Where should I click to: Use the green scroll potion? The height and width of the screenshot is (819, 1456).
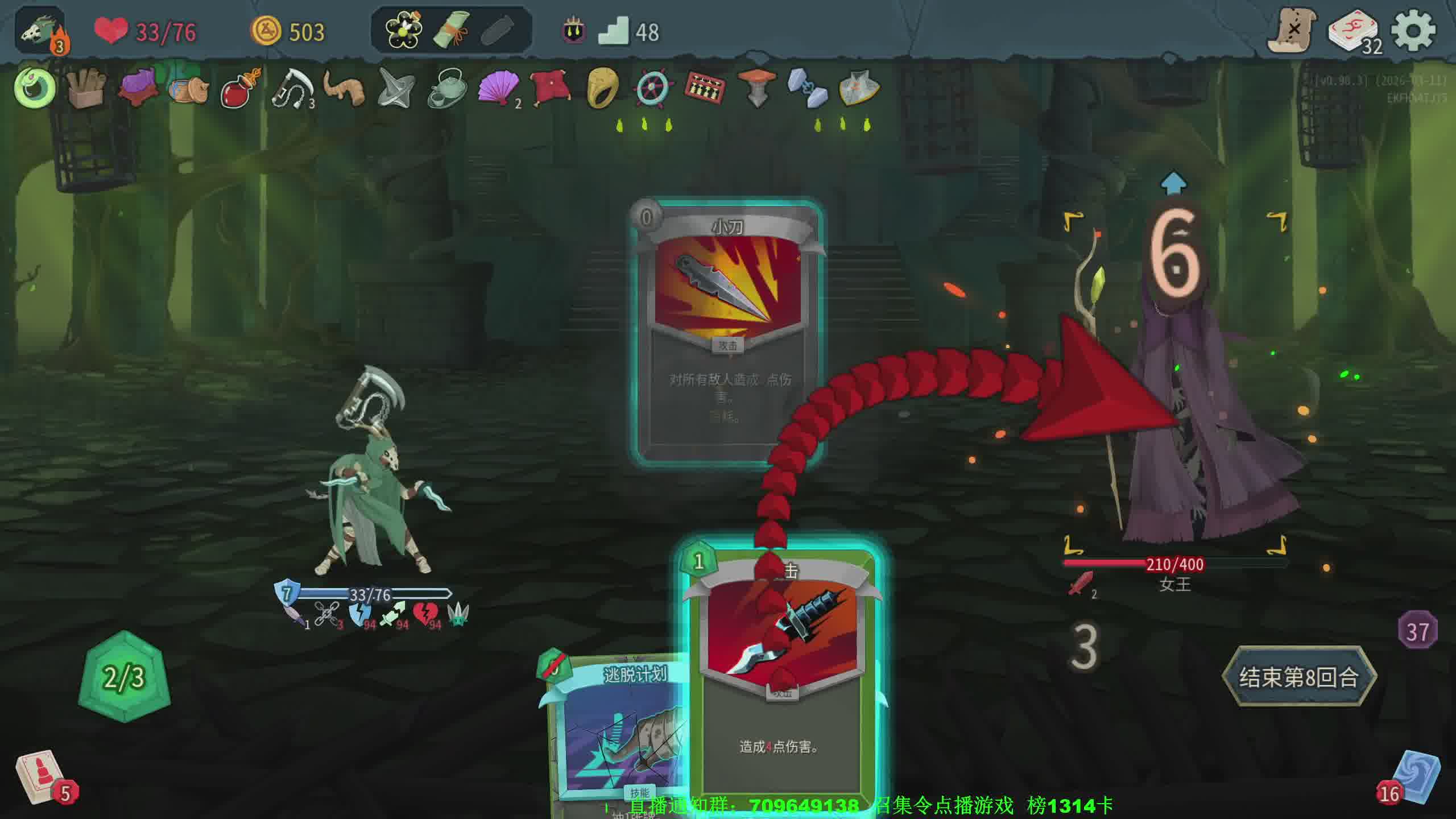pyautogui.click(x=451, y=30)
